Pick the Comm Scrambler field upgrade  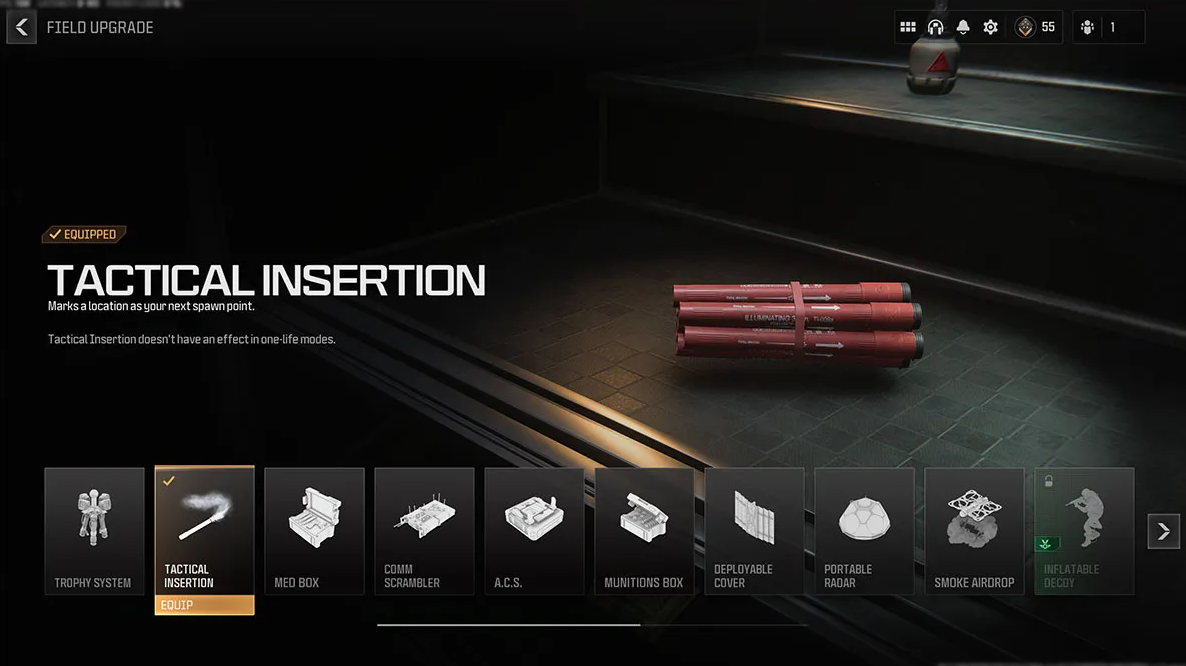[424, 531]
